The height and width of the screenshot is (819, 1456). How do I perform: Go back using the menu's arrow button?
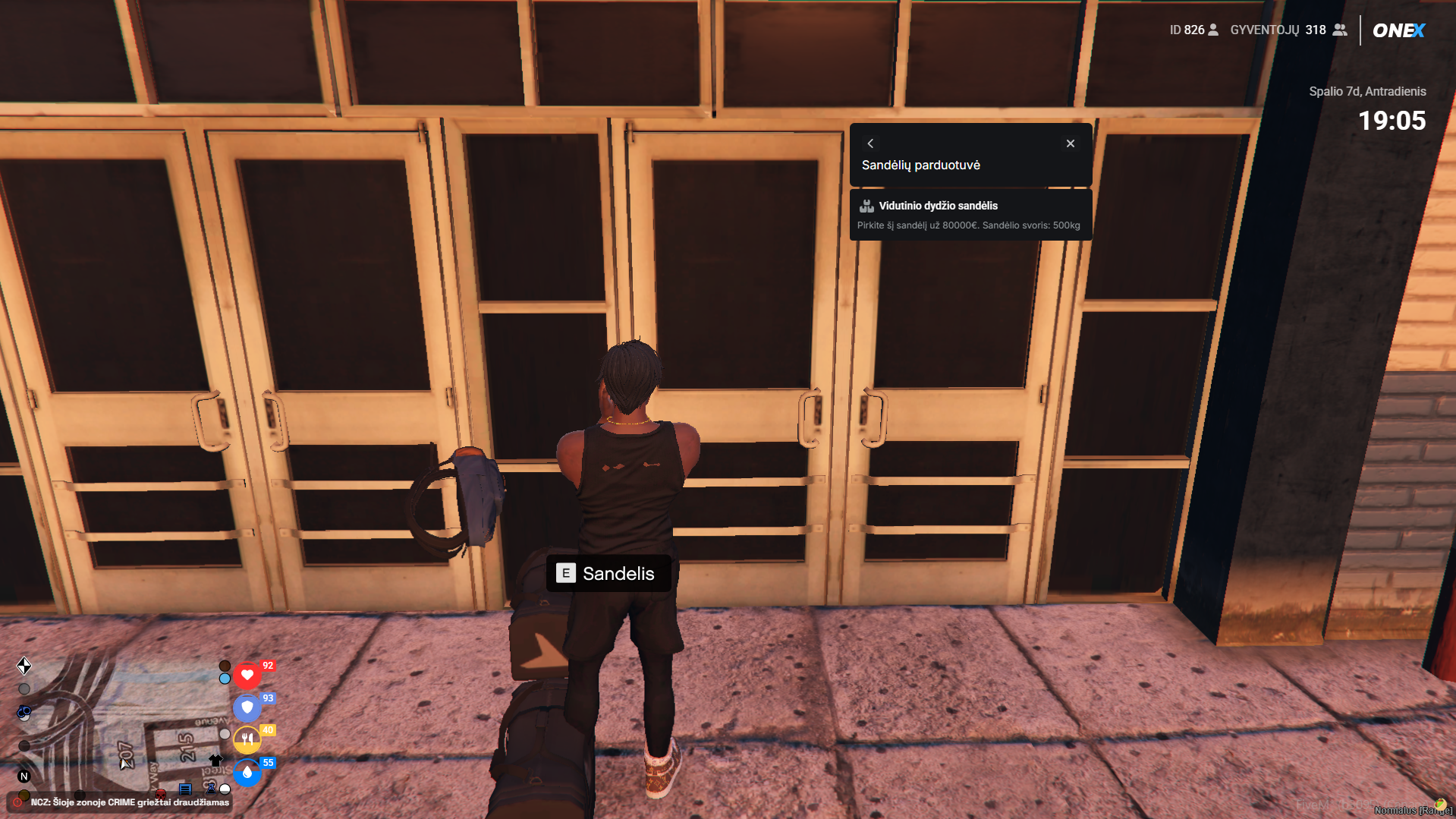870,143
